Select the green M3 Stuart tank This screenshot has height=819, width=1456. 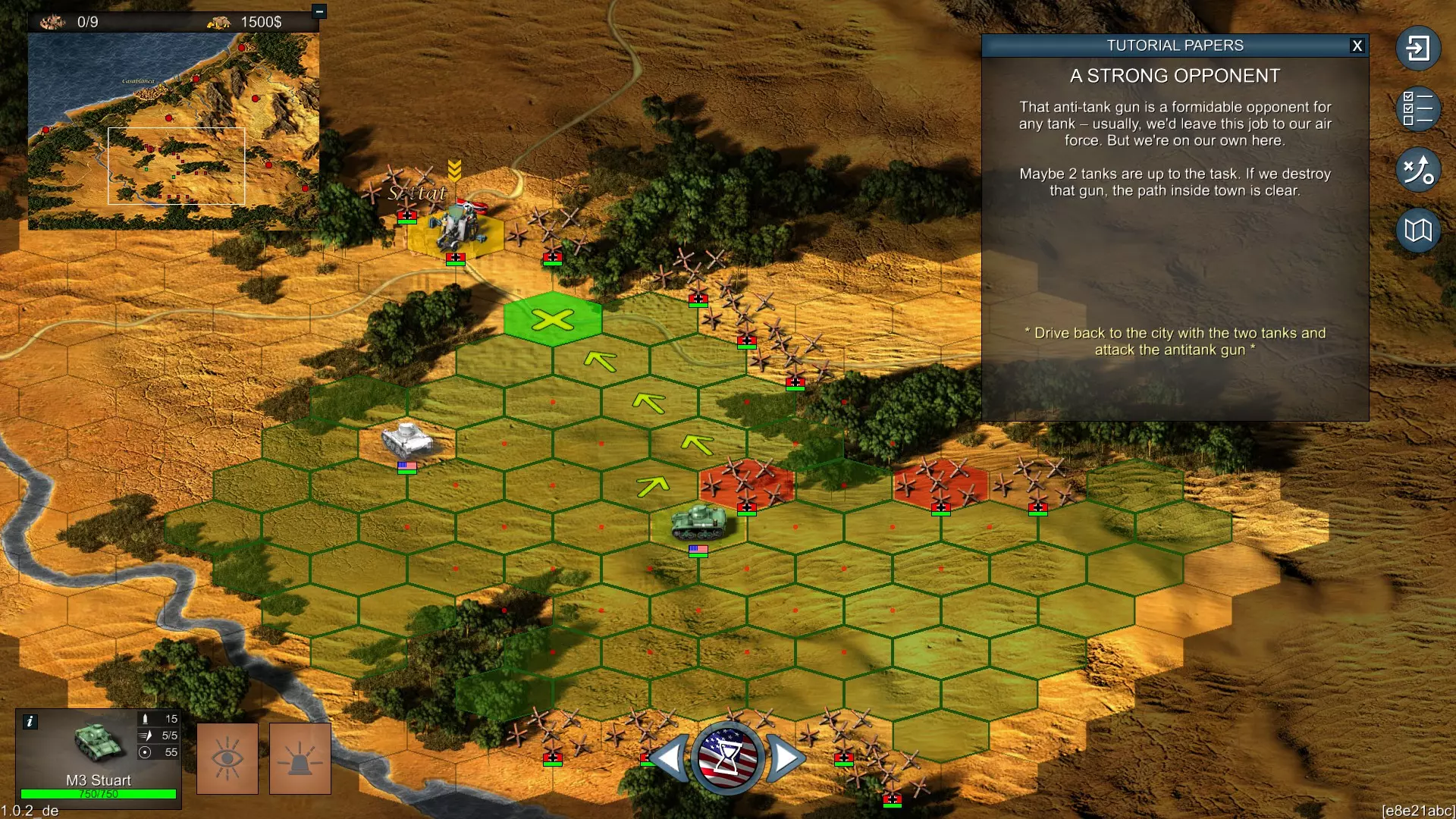point(698,523)
